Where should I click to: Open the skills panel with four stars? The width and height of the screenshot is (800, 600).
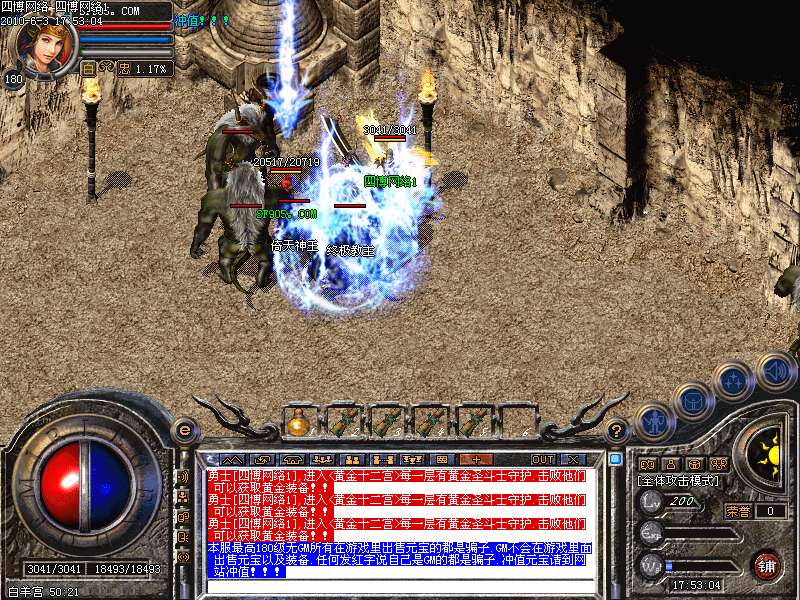click(x=734, y=381)
